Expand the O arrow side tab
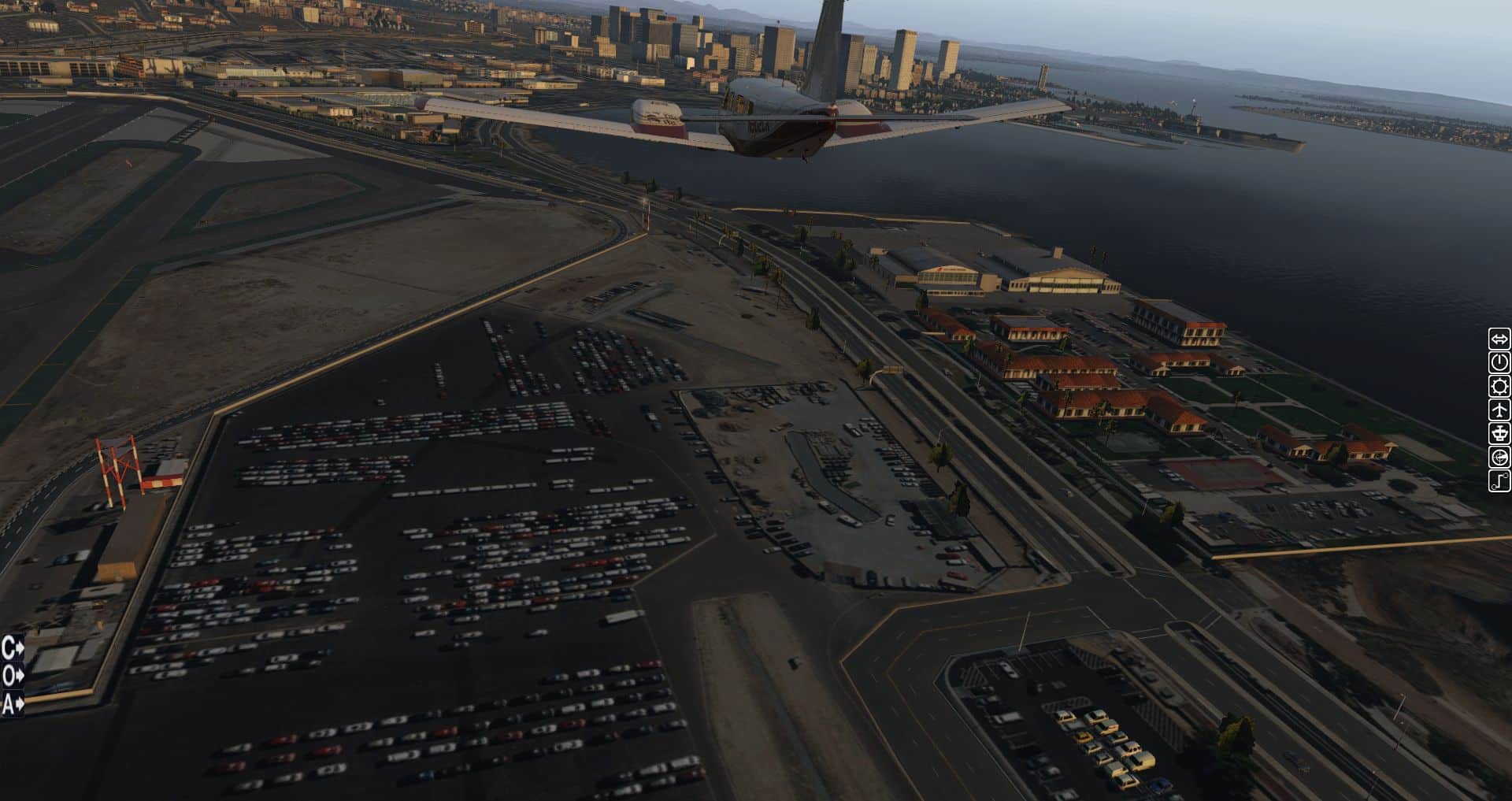Image resolution: width=1512 pixels, height=801 pixels. pos(13,676)
